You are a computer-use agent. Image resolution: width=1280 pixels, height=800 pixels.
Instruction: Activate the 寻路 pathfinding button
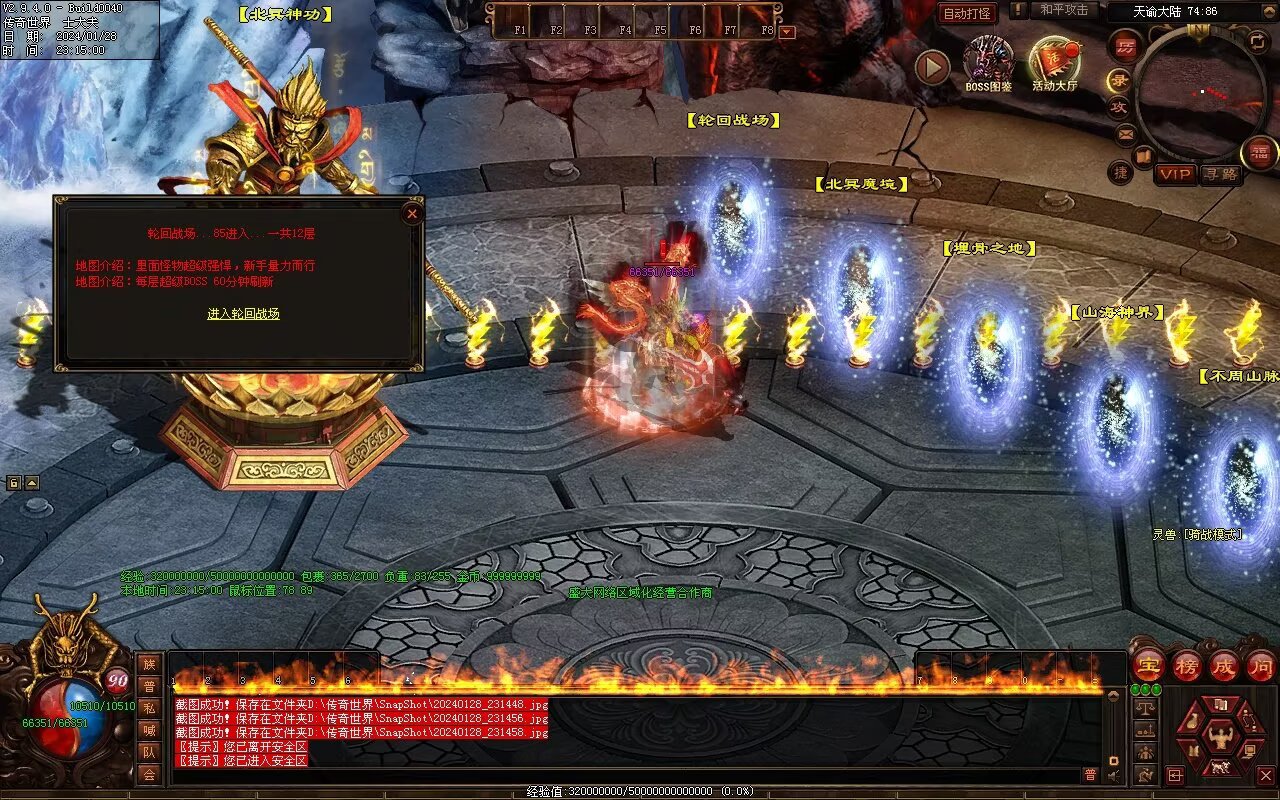tap(1220, 174)
